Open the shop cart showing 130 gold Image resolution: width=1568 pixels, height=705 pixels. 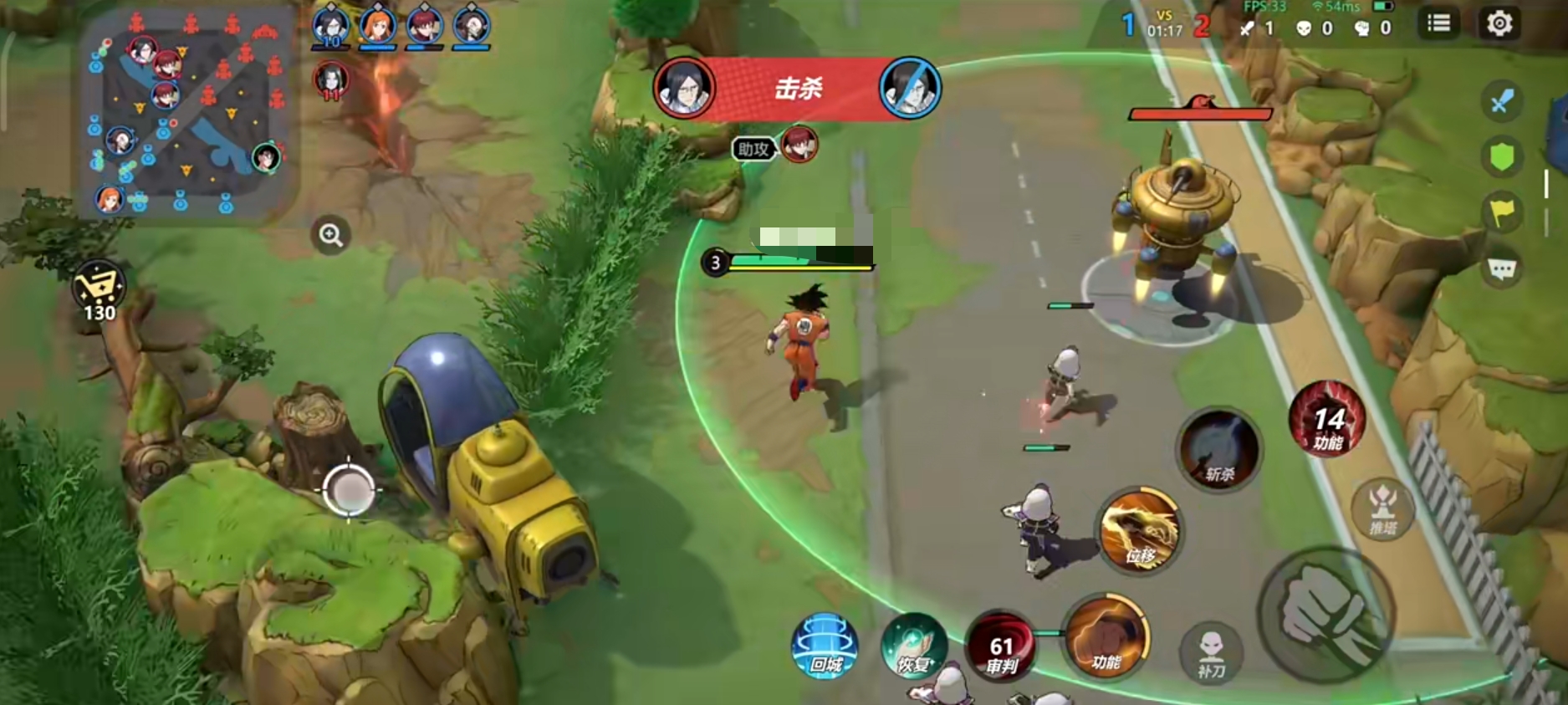click(x=99, y=291)
